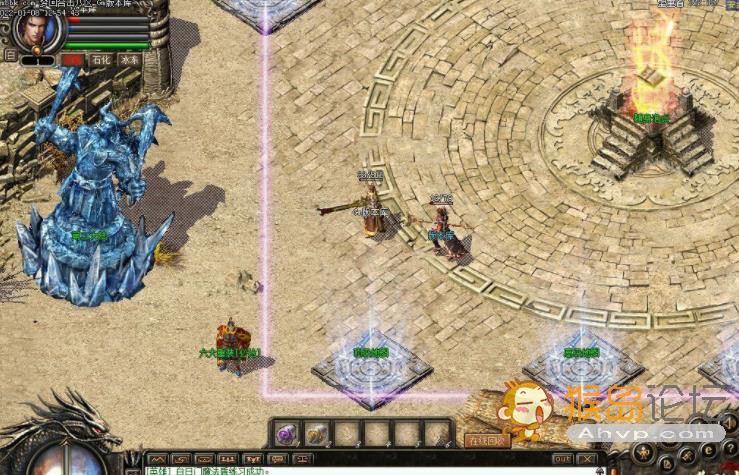
Task: Close the bottom panel with X button
Action: 591,460
